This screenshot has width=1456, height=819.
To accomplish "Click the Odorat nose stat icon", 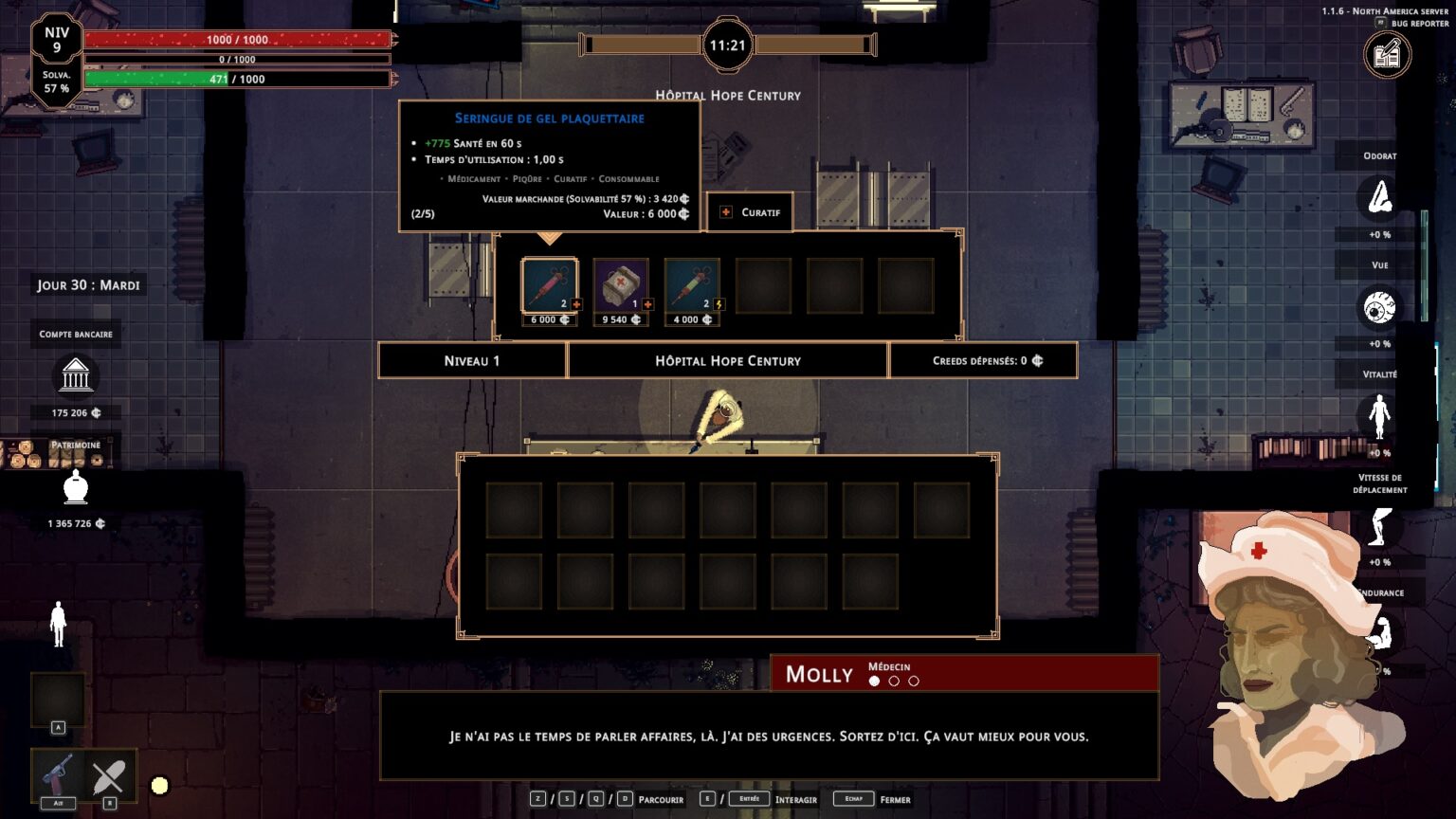I will tap(1380, 199).
